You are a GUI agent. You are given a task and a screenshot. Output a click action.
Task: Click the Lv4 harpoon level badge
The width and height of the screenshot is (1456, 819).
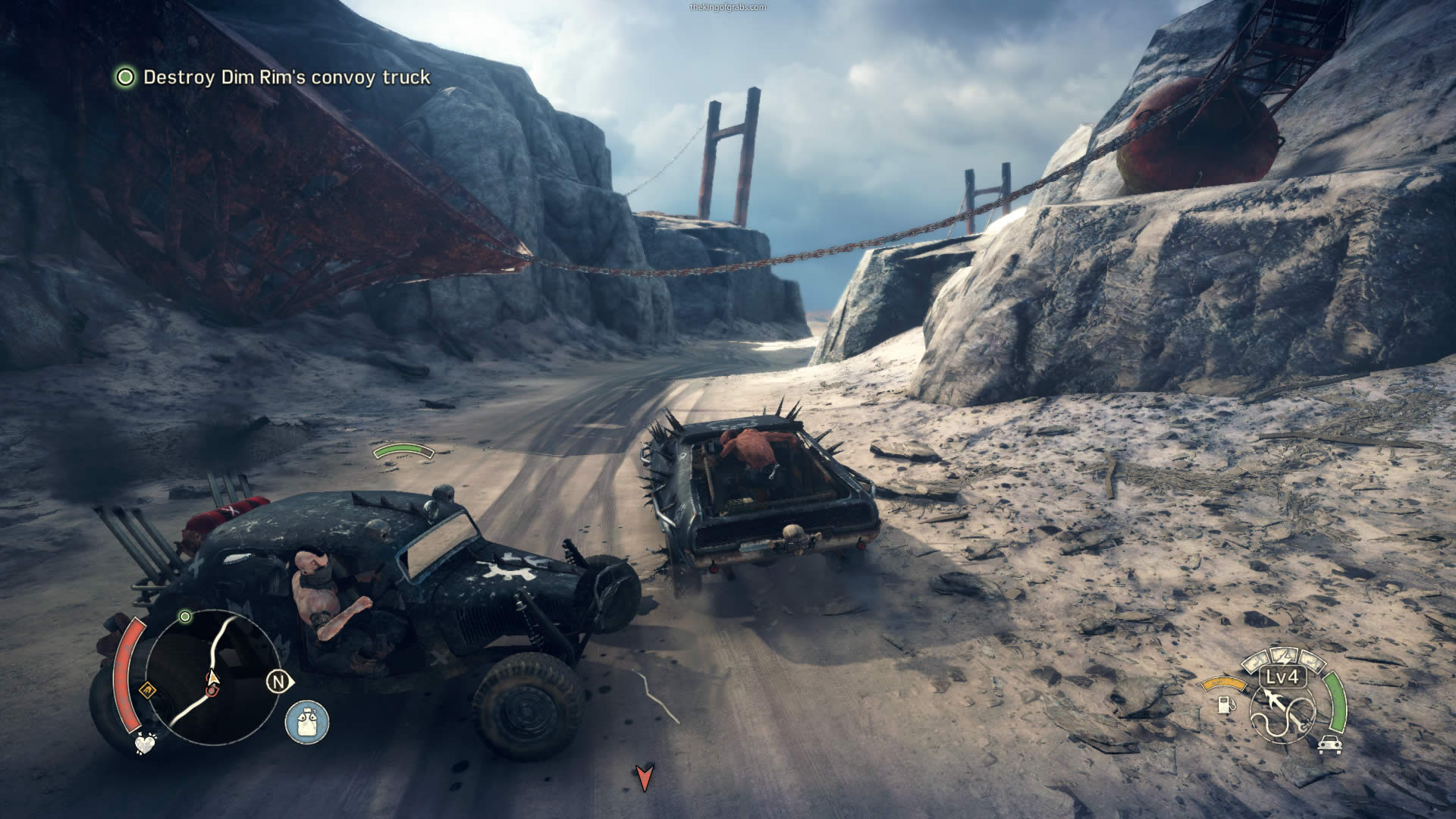[x=1282, y=677]
